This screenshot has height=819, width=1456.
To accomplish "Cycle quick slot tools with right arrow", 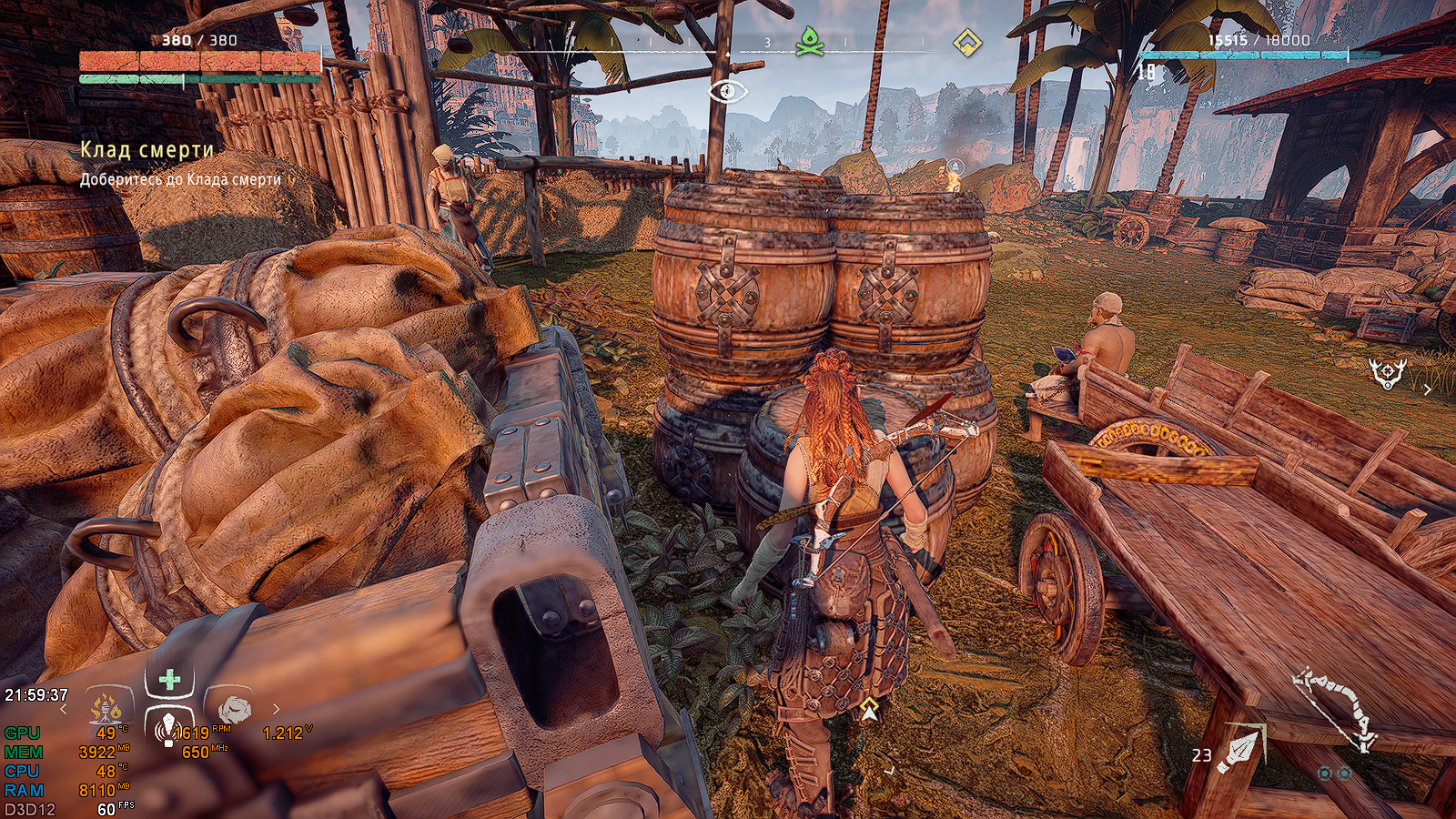I will coord(277,708).
